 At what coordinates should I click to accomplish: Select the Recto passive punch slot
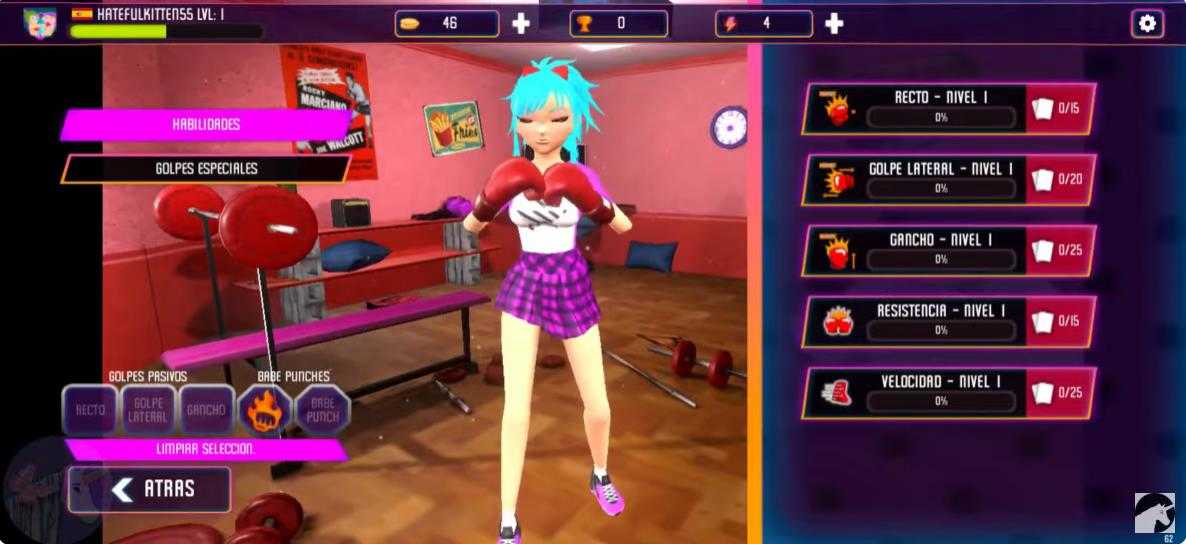pyautogui.click(x=90, y=410)
